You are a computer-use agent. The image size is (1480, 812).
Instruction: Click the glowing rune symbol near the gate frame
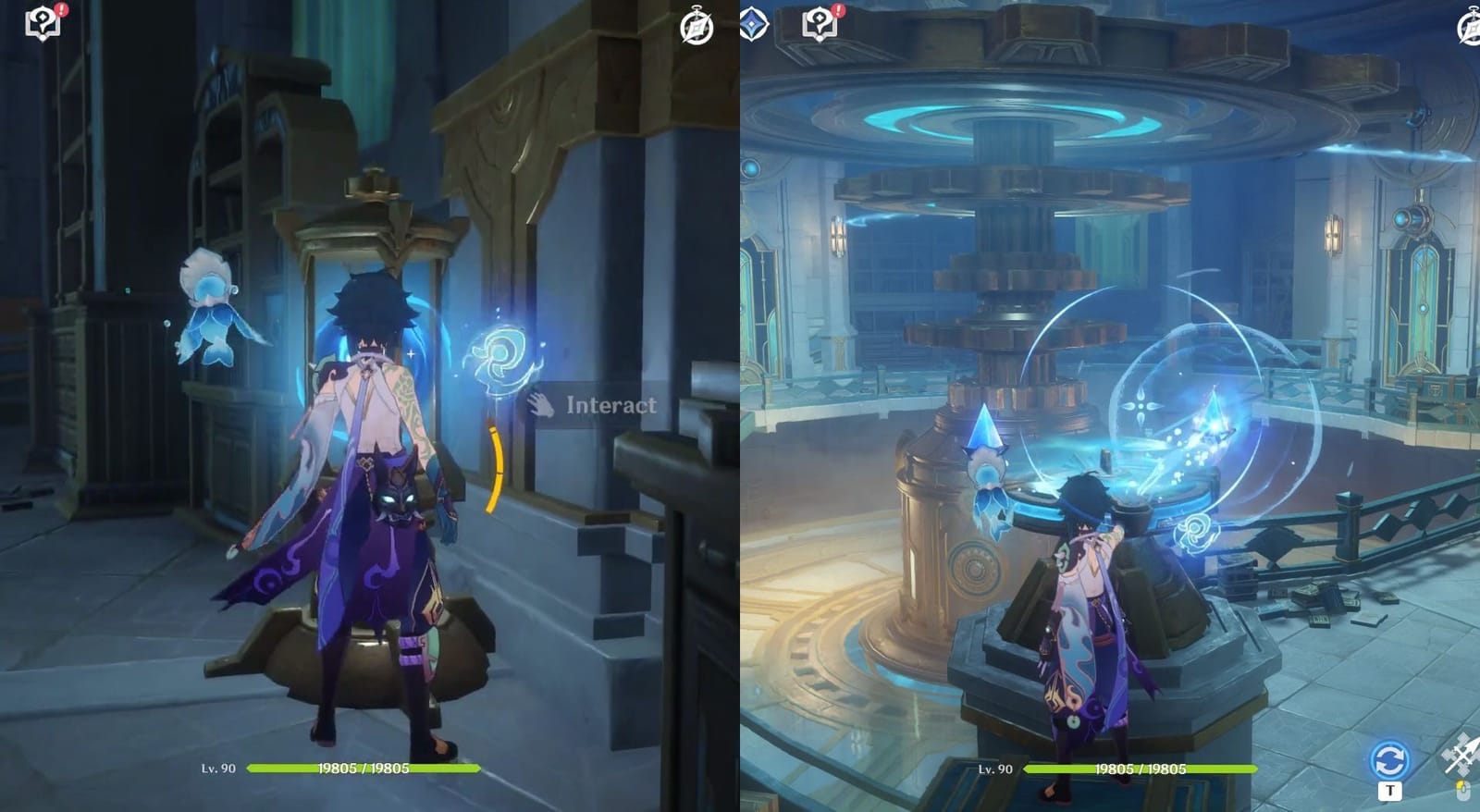click(500, 356)
